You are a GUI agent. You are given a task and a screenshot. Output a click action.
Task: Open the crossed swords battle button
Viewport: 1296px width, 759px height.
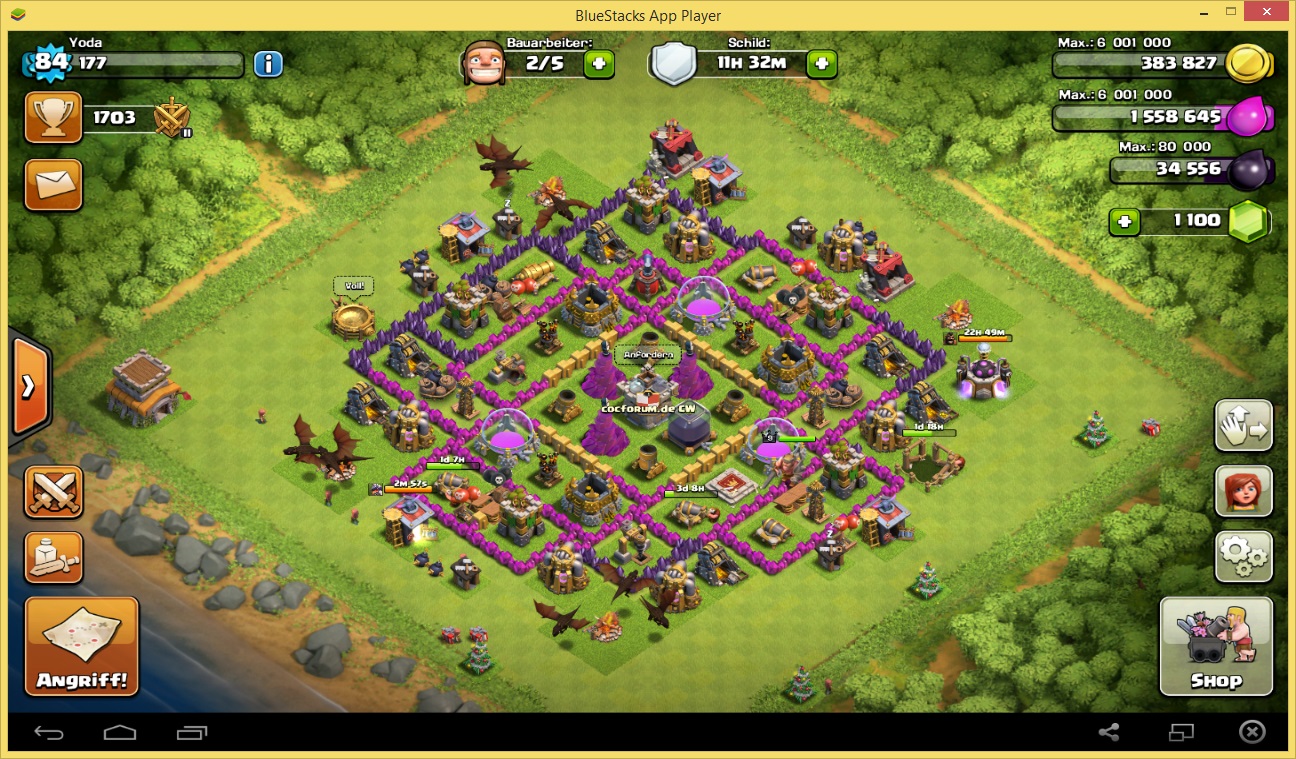coord(53,492)
